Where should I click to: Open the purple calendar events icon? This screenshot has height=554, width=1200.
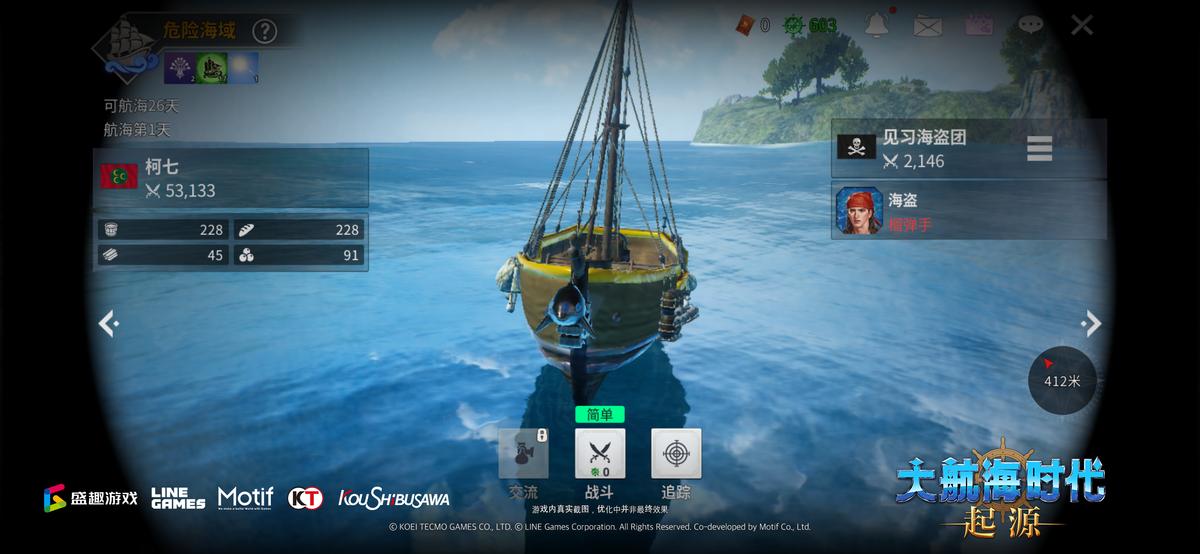click(x=979, y=26)
